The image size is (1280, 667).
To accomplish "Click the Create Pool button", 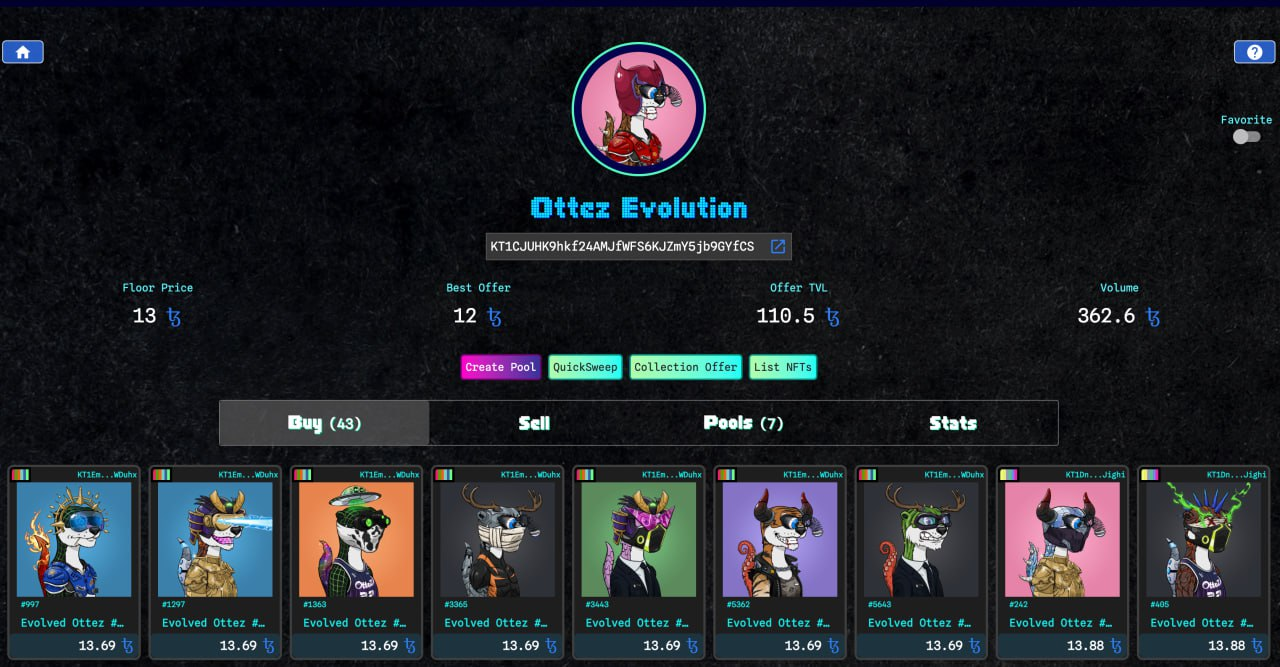I will coord(500,367).
